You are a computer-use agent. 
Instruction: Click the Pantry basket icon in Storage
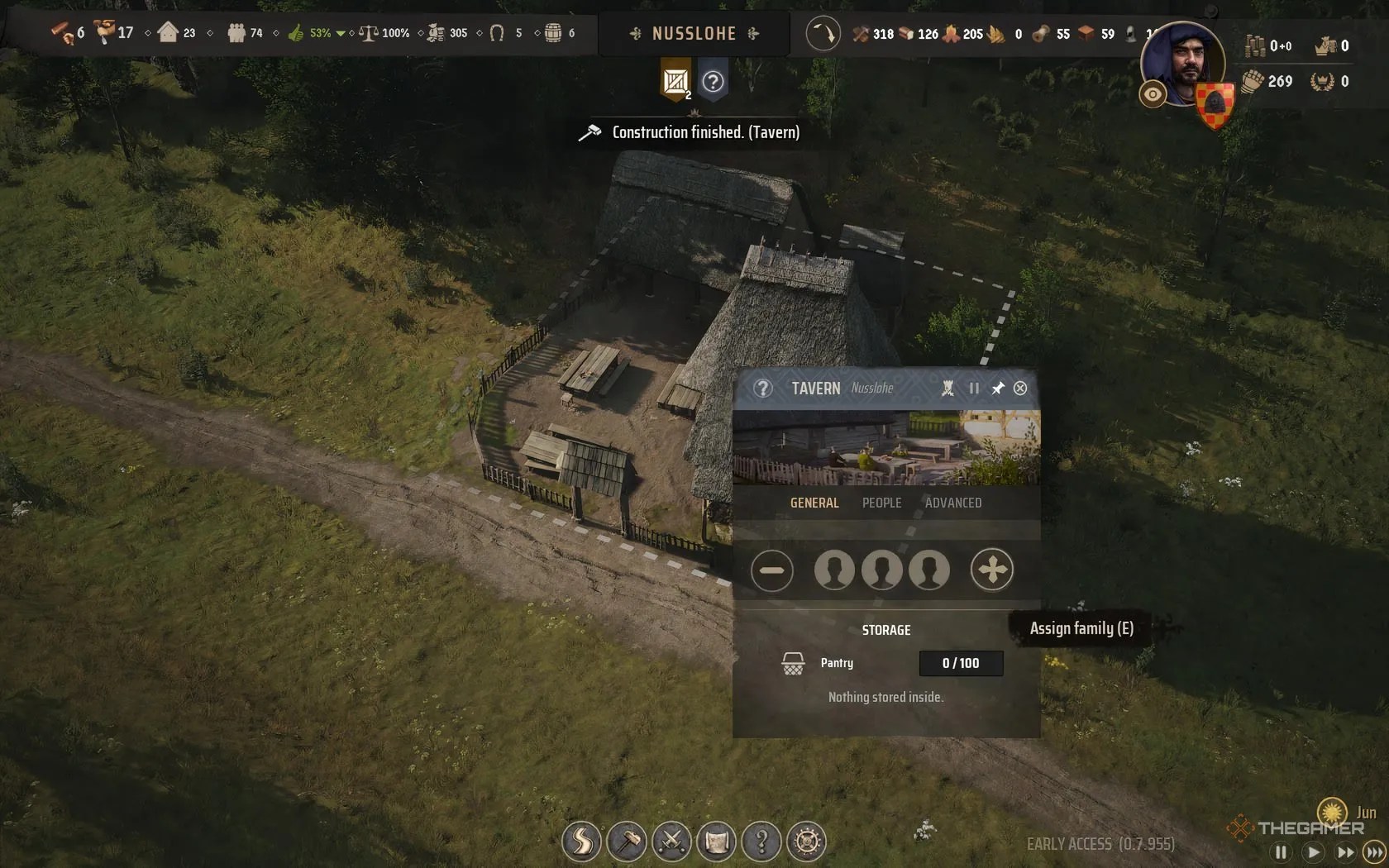tap(793, 663)
